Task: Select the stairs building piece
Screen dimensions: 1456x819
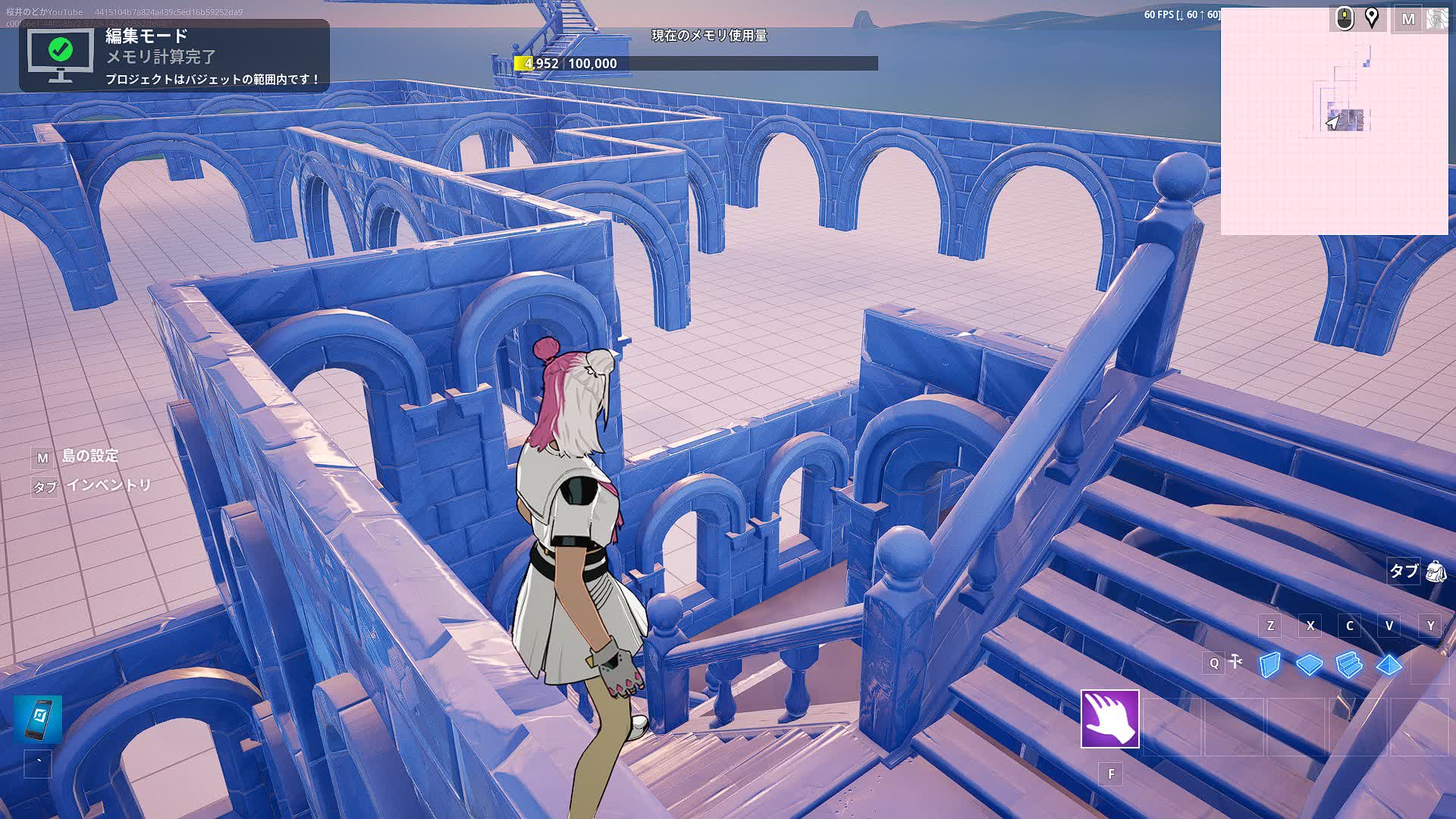Action: 1349,665
